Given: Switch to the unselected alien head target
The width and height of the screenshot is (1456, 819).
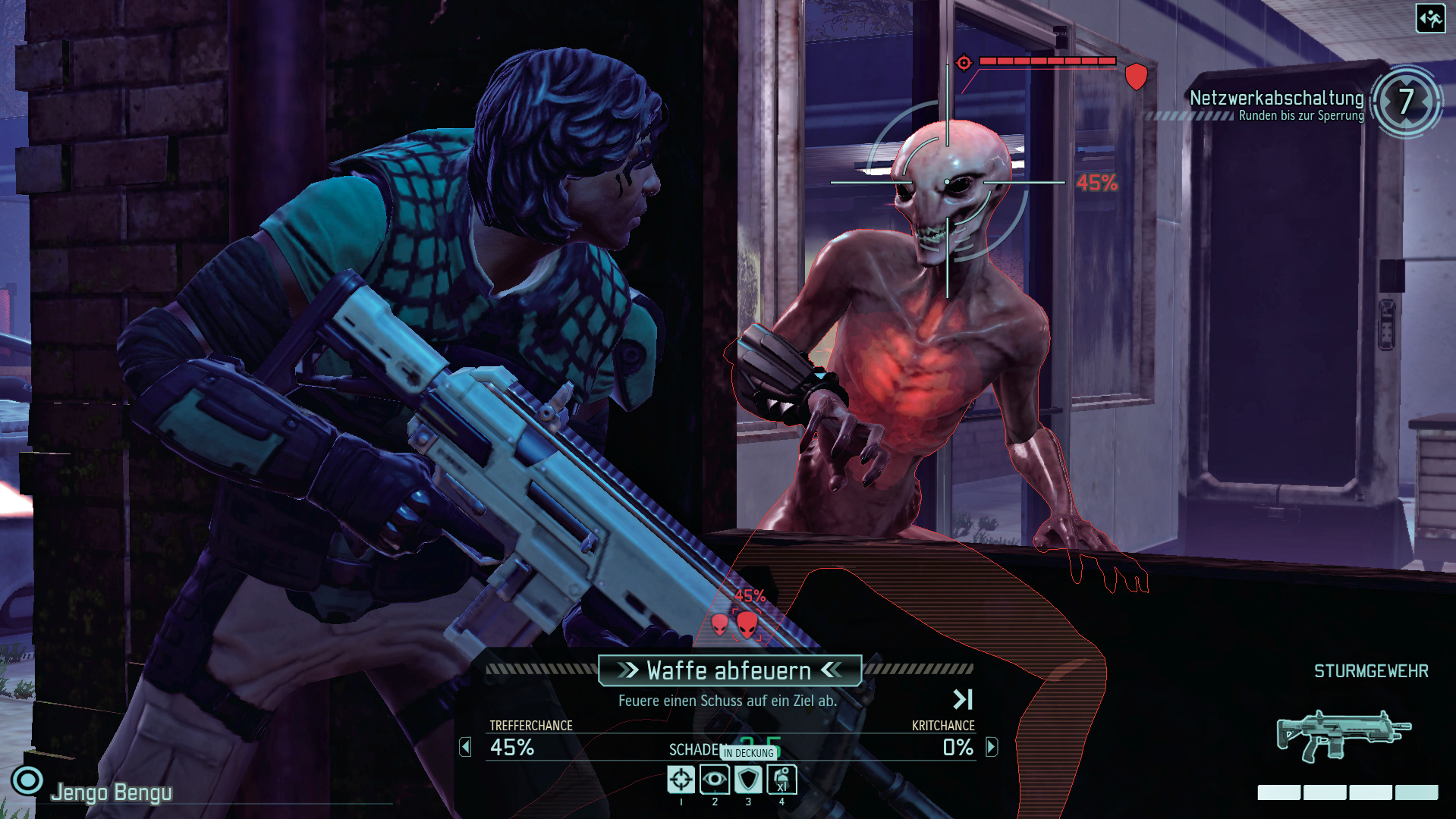Looking at the screenshot, I should 719,624.
